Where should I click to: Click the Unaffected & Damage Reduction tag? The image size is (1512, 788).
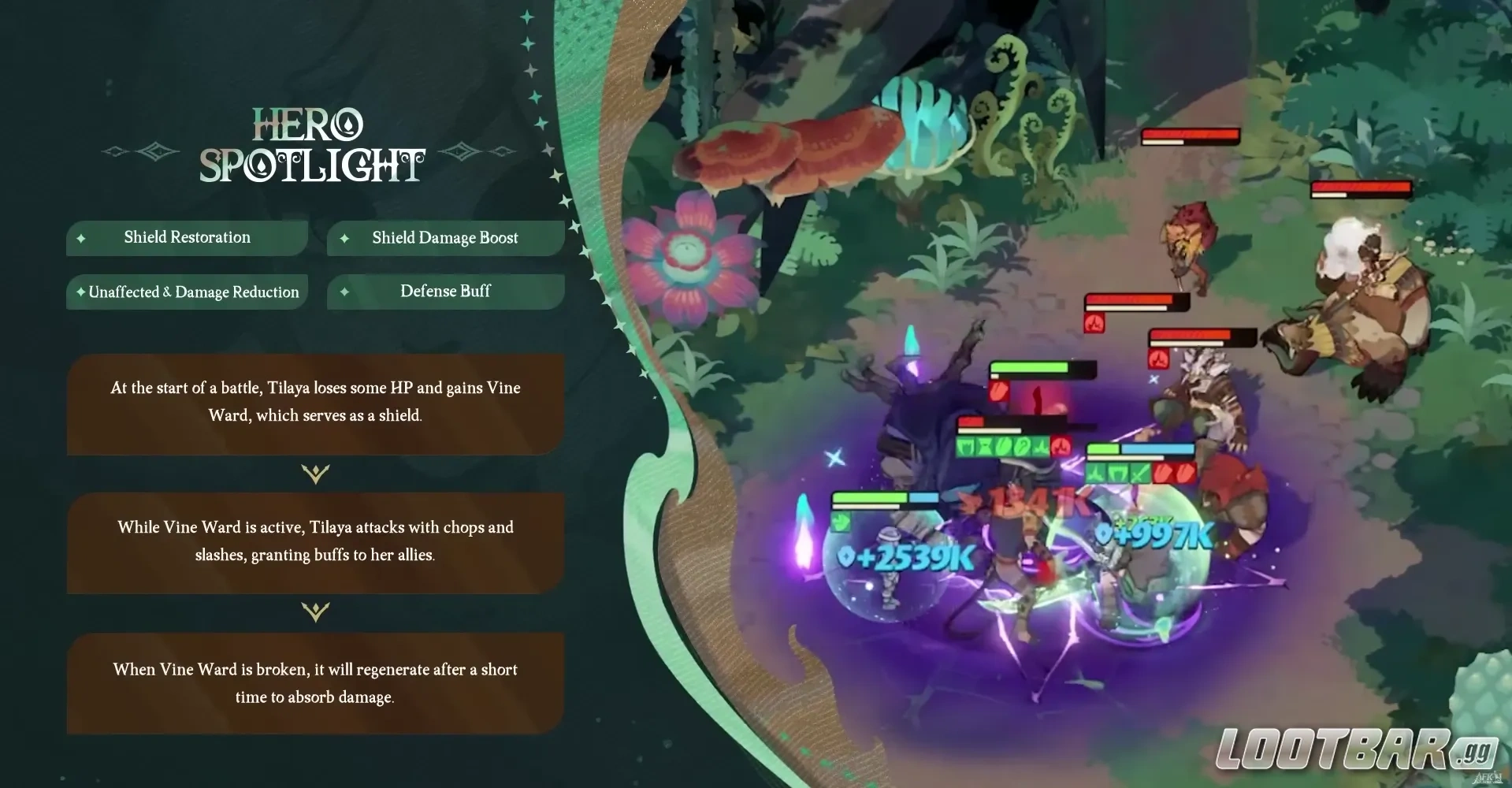click(x=187, y=292)
